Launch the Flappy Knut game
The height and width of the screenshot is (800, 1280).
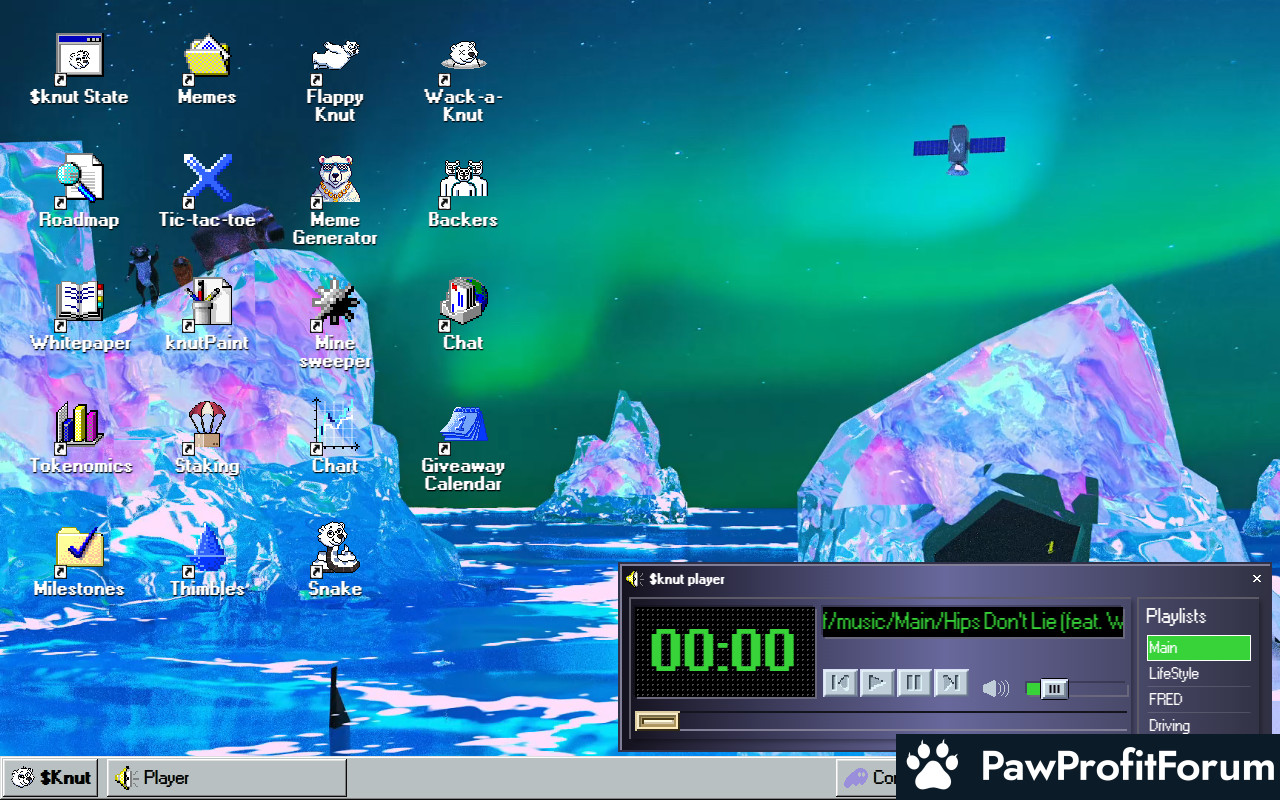click(335, 58)
